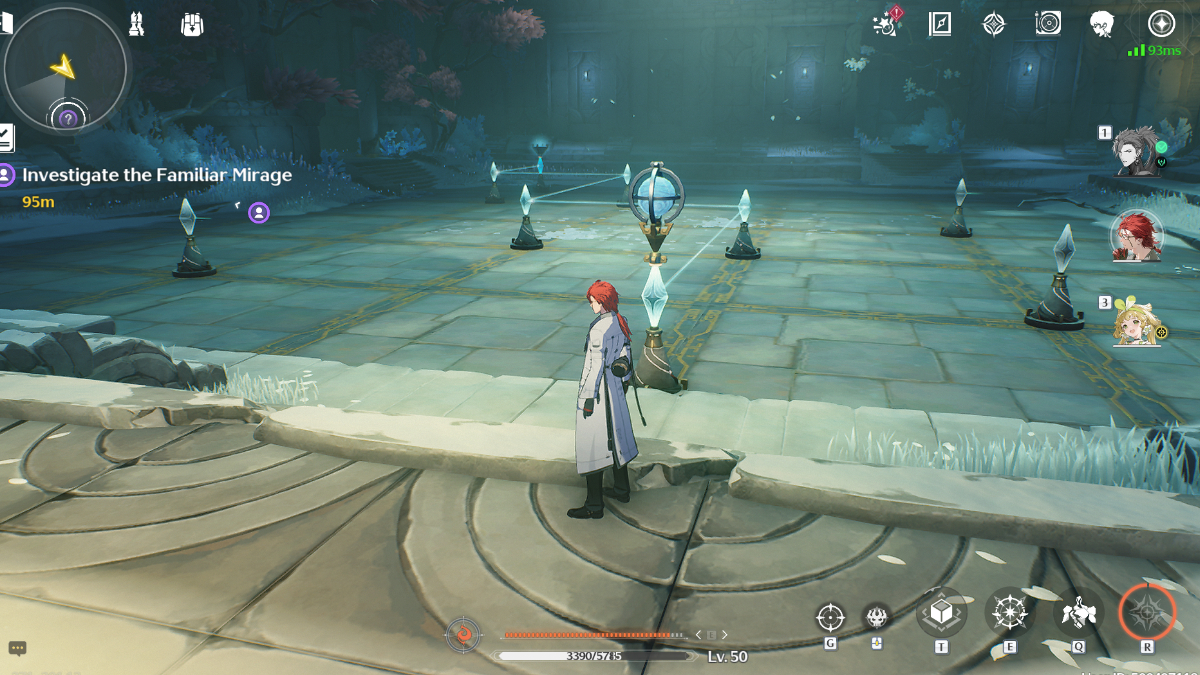
Task: Select the Investigate the Familiar Mirage objective
Action: click(x=156, y=175)
